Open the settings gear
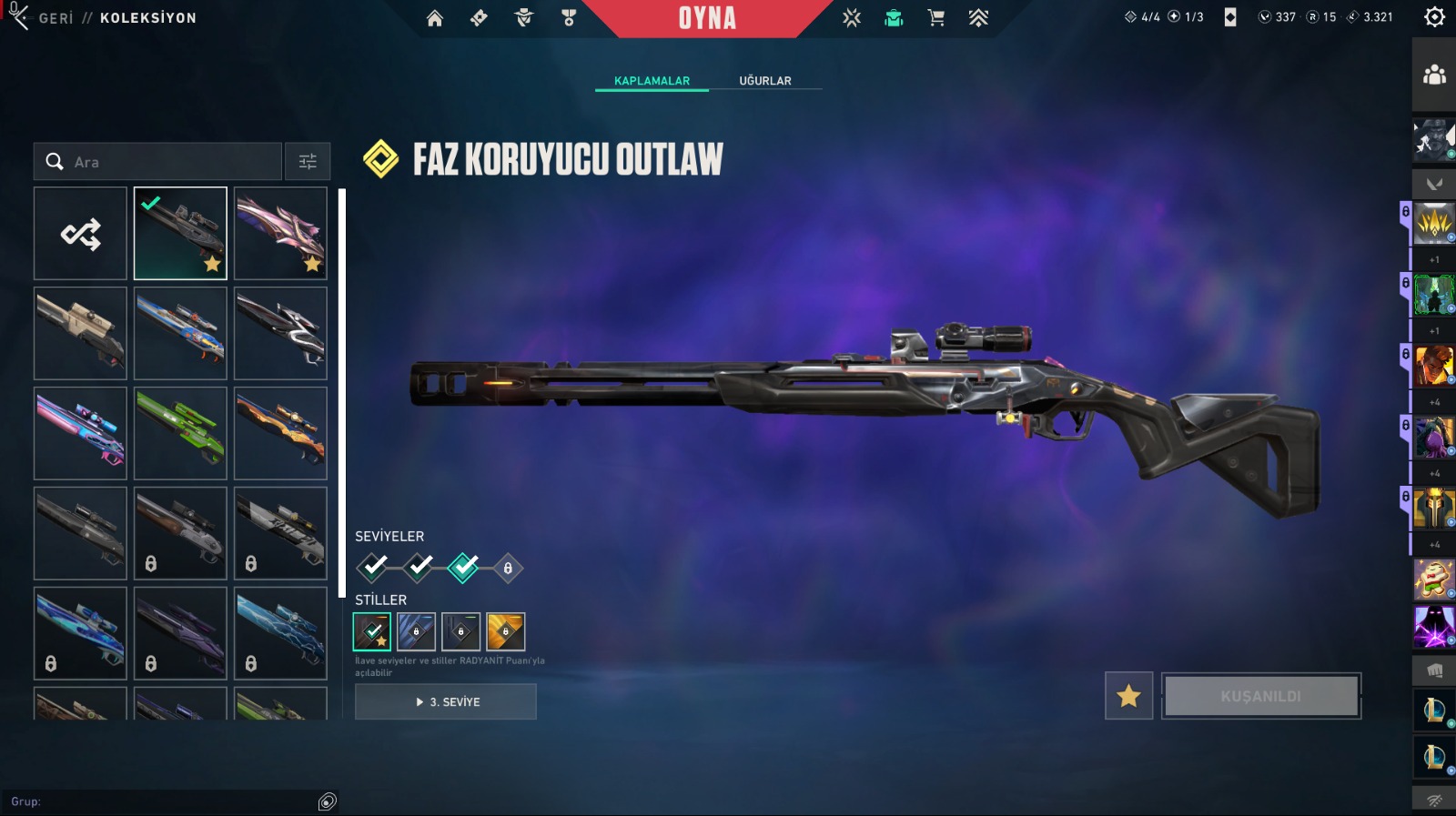1456x816 pixels. pyautogui.click(x=1434, y=17)
